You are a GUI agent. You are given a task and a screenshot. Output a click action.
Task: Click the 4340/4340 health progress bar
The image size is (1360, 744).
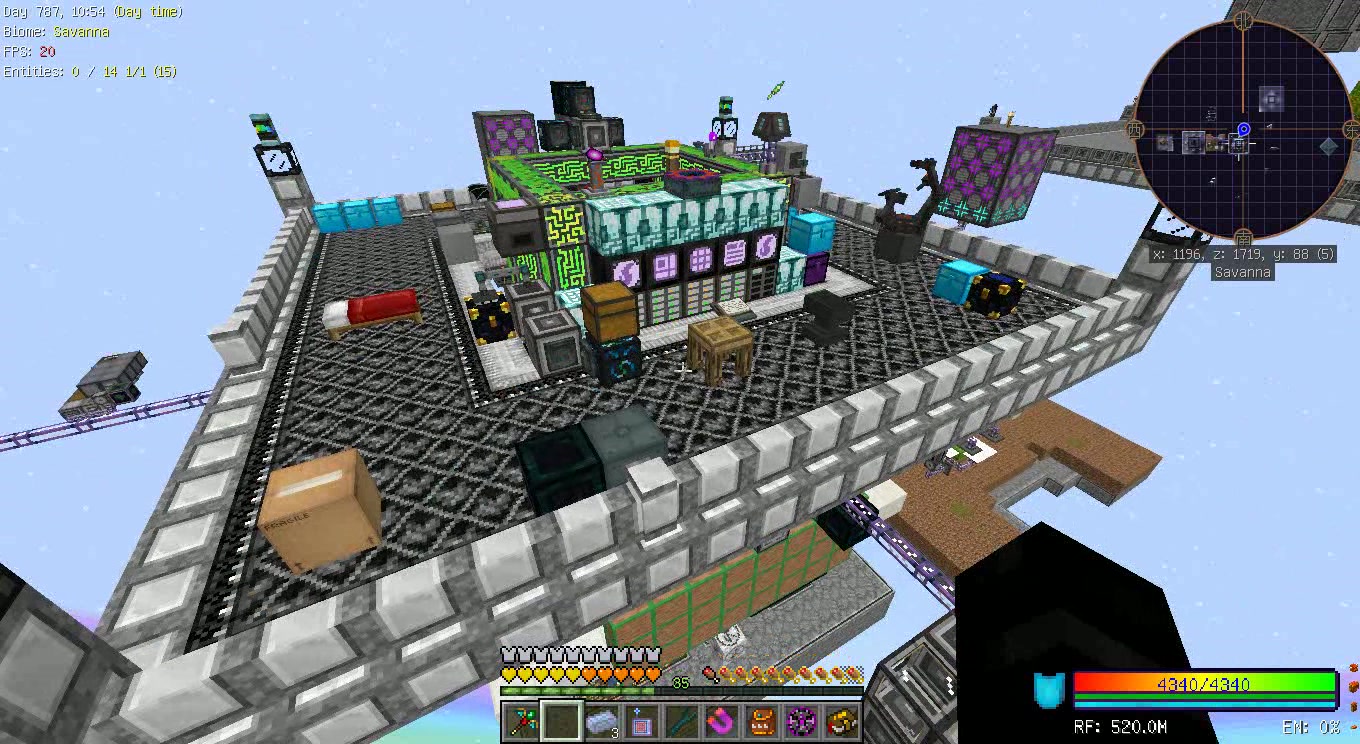tap(1204, 686)
